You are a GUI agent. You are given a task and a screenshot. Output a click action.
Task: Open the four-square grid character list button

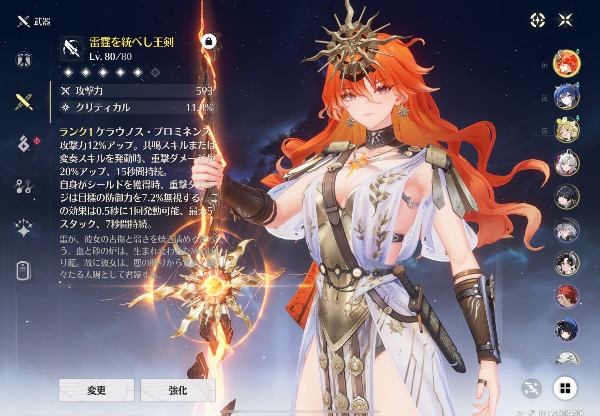(x=564, y=388)
